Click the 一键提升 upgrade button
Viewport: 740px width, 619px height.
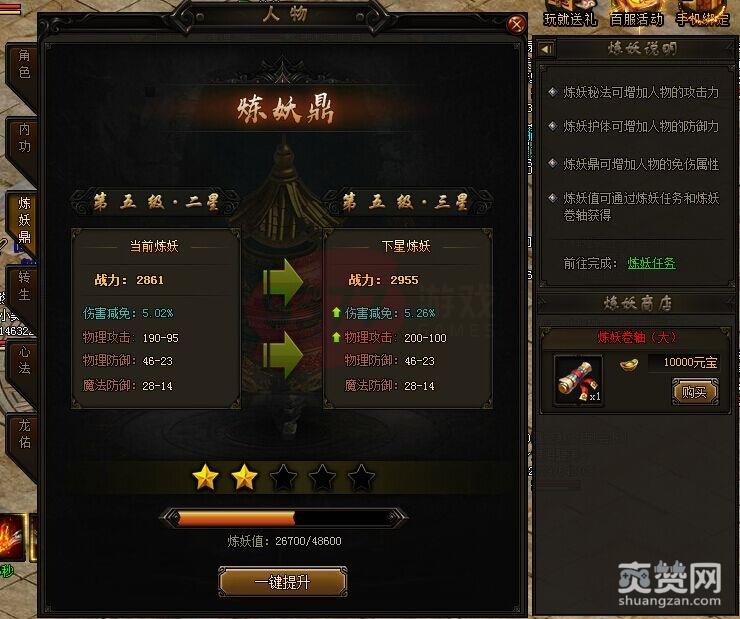coord(282,582)
